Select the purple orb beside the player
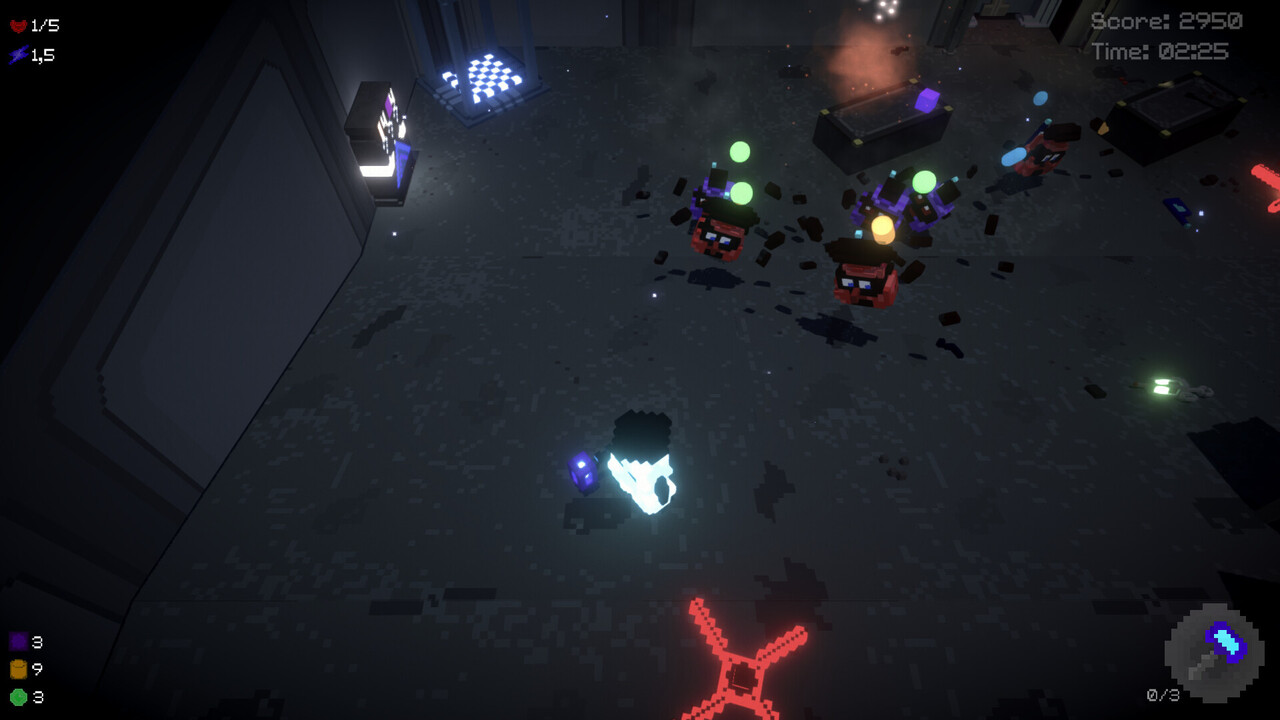1280x720 pixels. coord(584,473)
